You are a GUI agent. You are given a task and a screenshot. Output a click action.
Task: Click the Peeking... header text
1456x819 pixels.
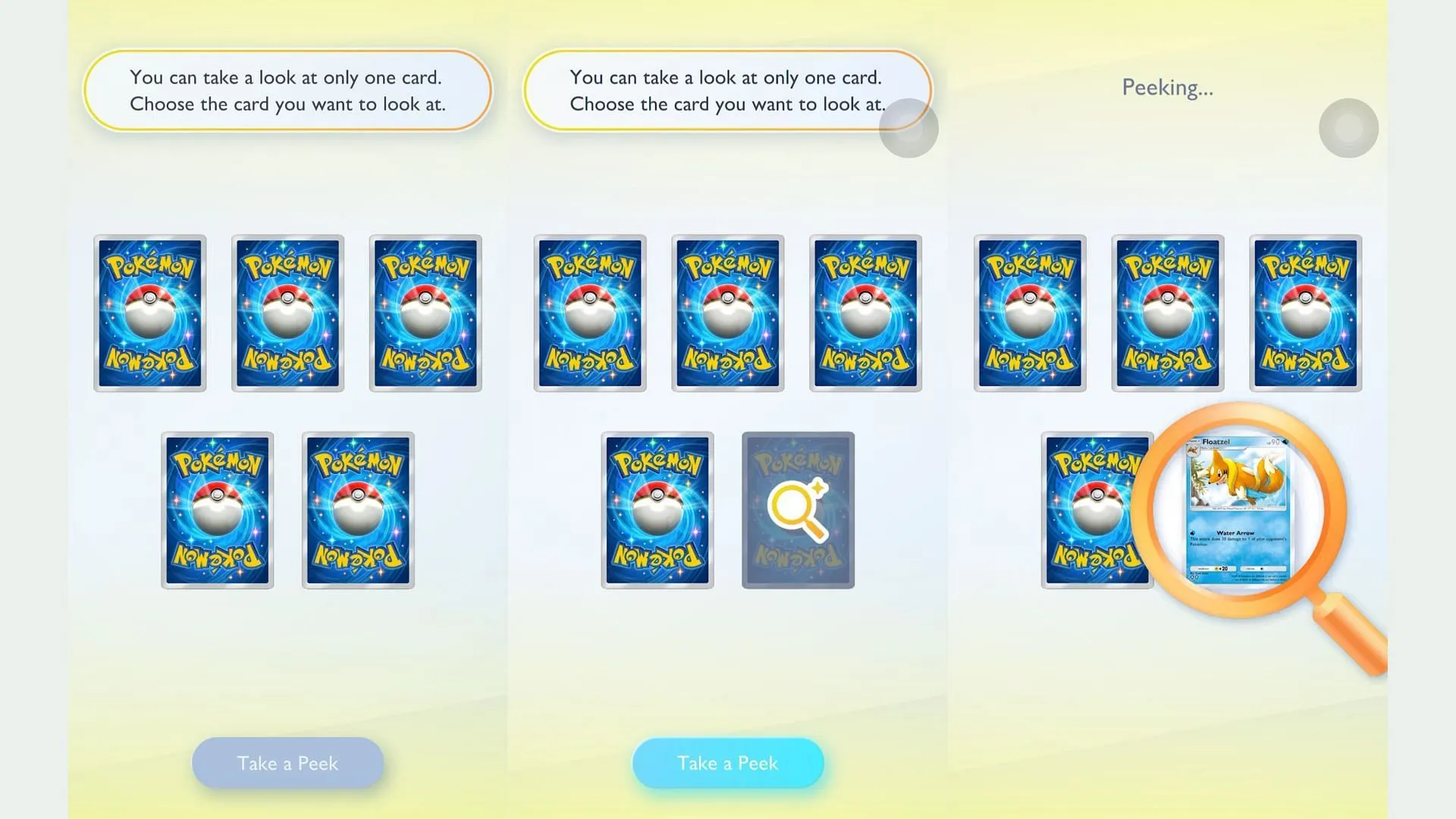[x=1166, y=87]
